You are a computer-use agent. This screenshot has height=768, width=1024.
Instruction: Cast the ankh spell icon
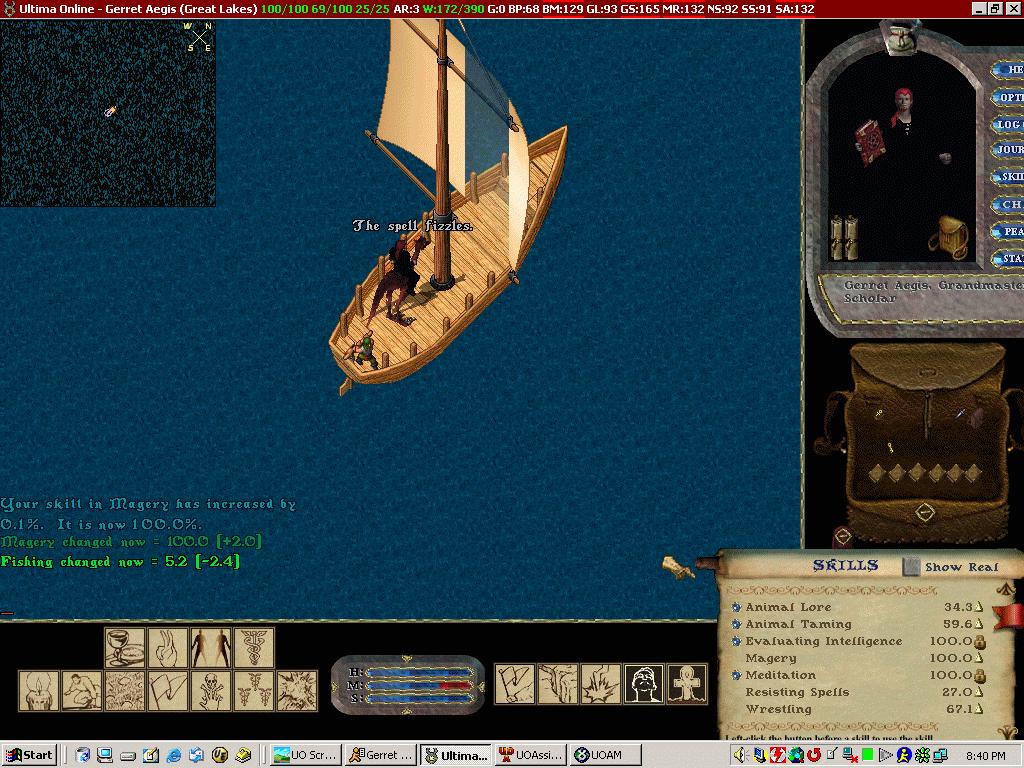687,683
